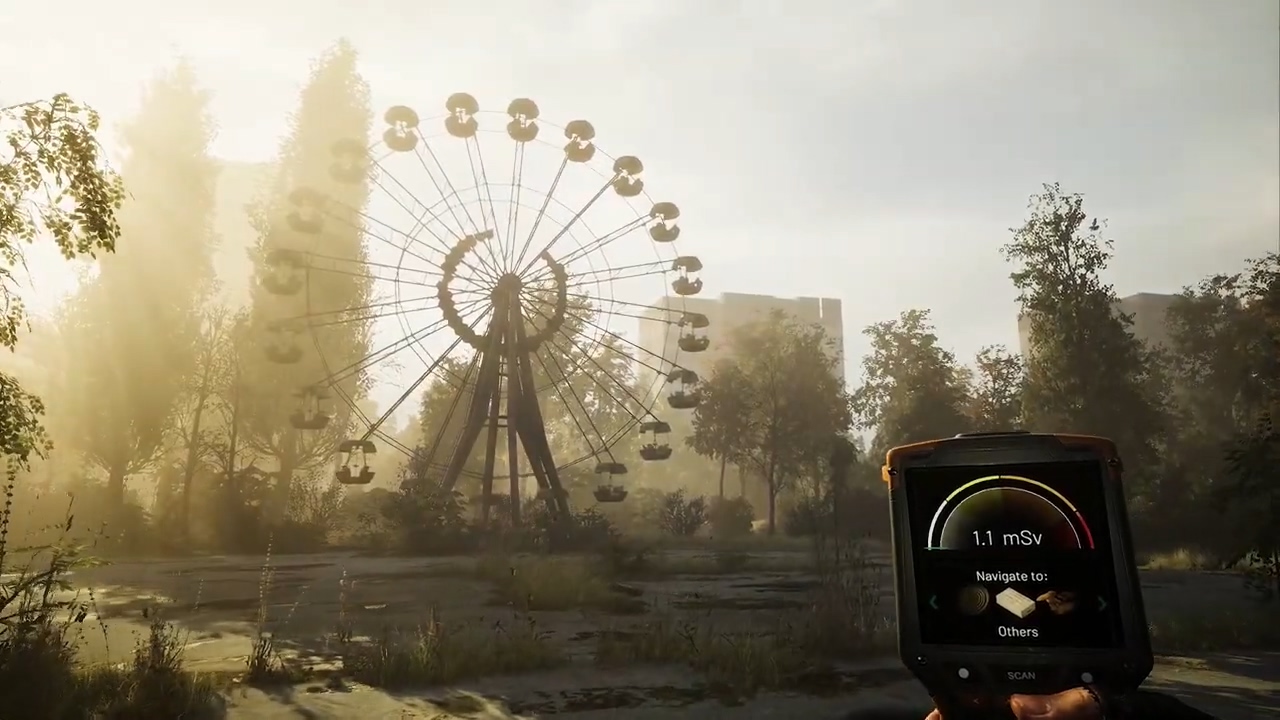The width and height of the screenshot is (1280, 720).
Task: Select the previous navigation category arrow
Action: [933, 602]
